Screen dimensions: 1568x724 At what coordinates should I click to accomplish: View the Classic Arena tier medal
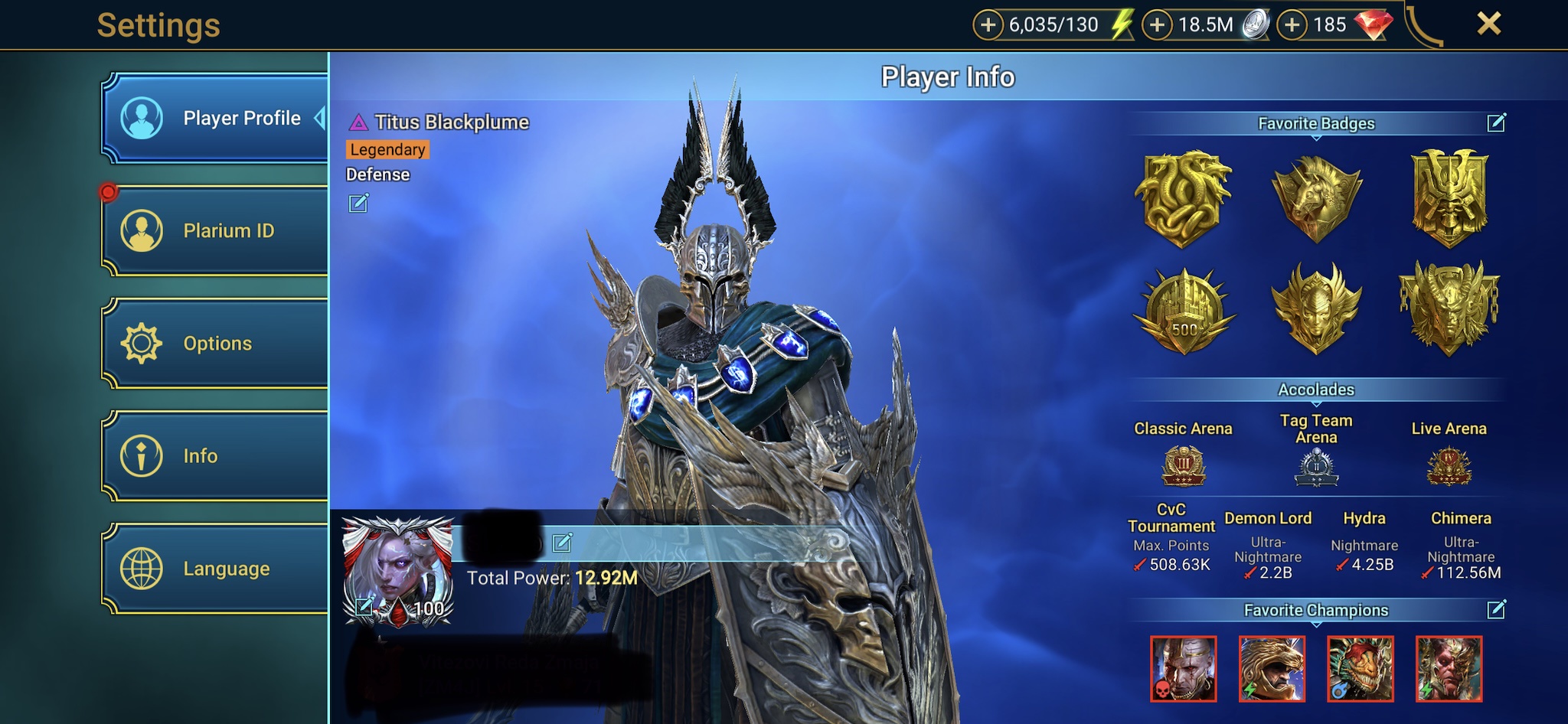click(1184, 466)
